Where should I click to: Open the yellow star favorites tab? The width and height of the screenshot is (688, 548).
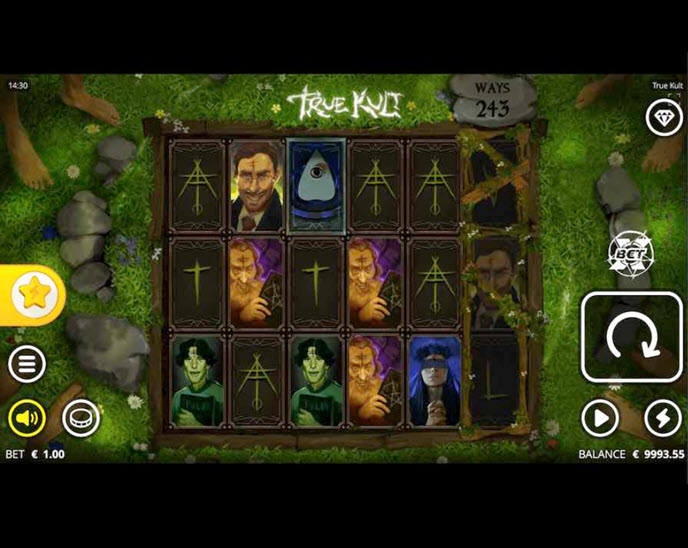coord(32,294)
